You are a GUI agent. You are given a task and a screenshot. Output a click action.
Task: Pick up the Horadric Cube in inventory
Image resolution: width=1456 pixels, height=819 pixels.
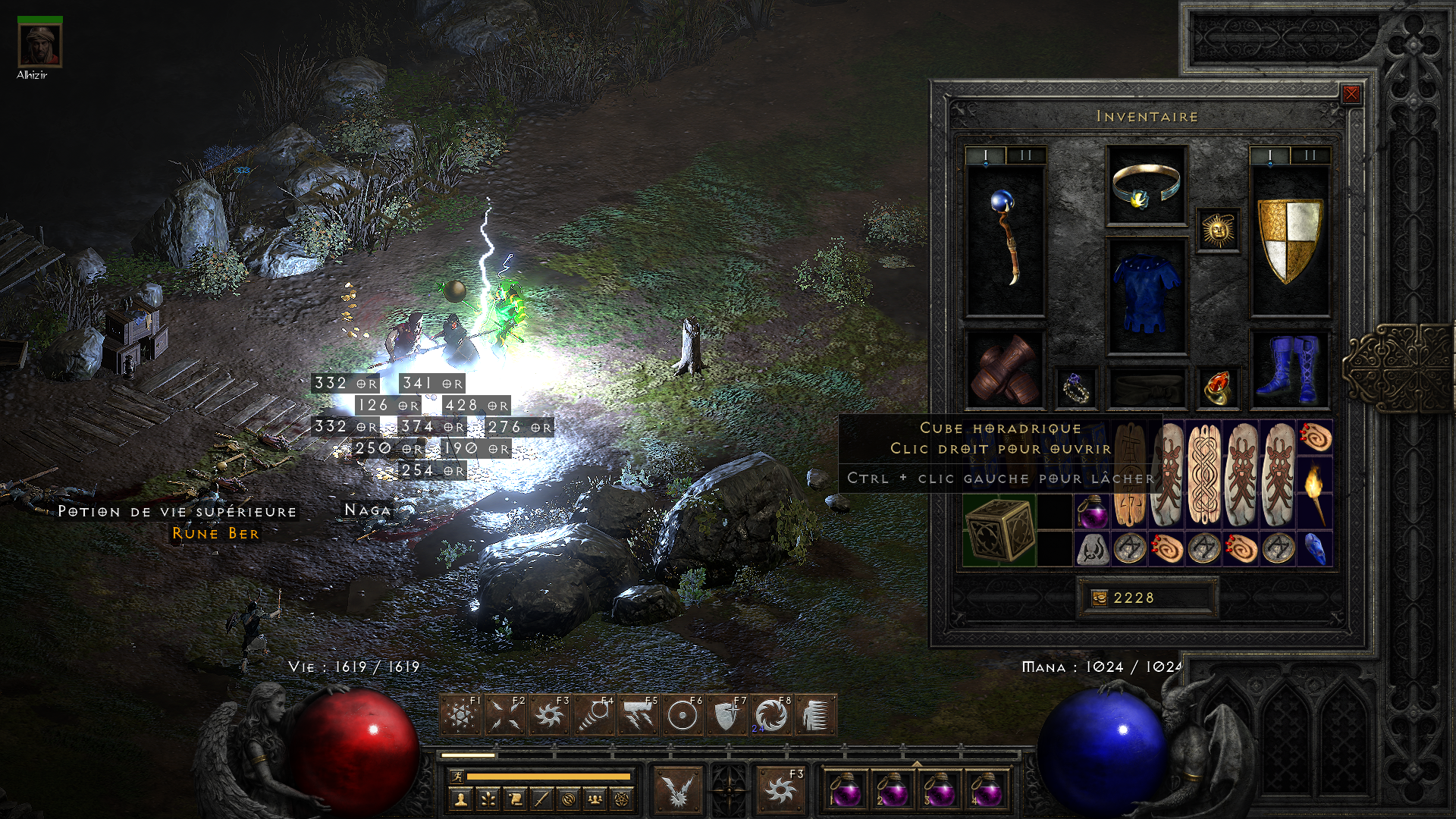(999, 530)
